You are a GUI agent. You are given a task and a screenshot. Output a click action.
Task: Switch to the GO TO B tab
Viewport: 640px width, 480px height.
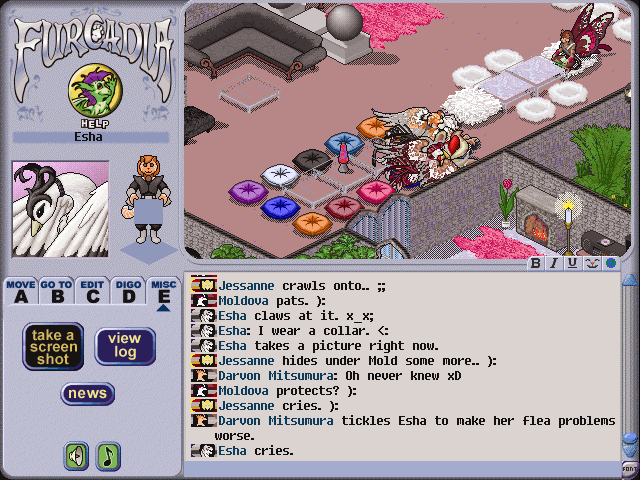[56, 291]
